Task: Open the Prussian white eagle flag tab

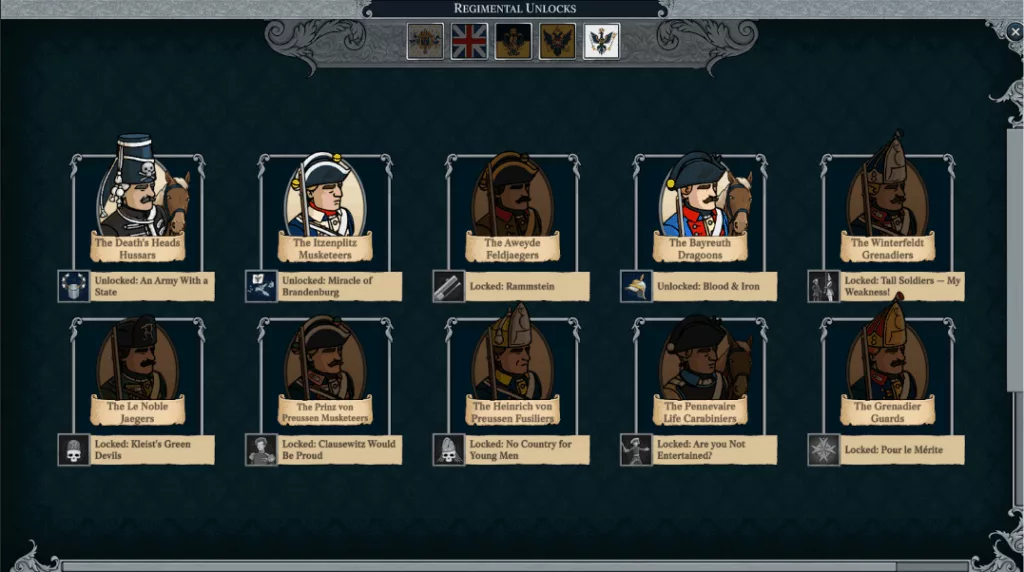Action: 601,42
